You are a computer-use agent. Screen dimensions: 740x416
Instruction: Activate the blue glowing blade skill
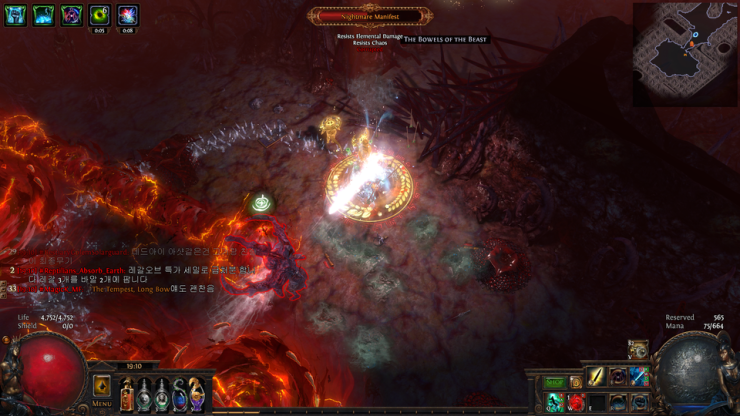pos(638,377)
